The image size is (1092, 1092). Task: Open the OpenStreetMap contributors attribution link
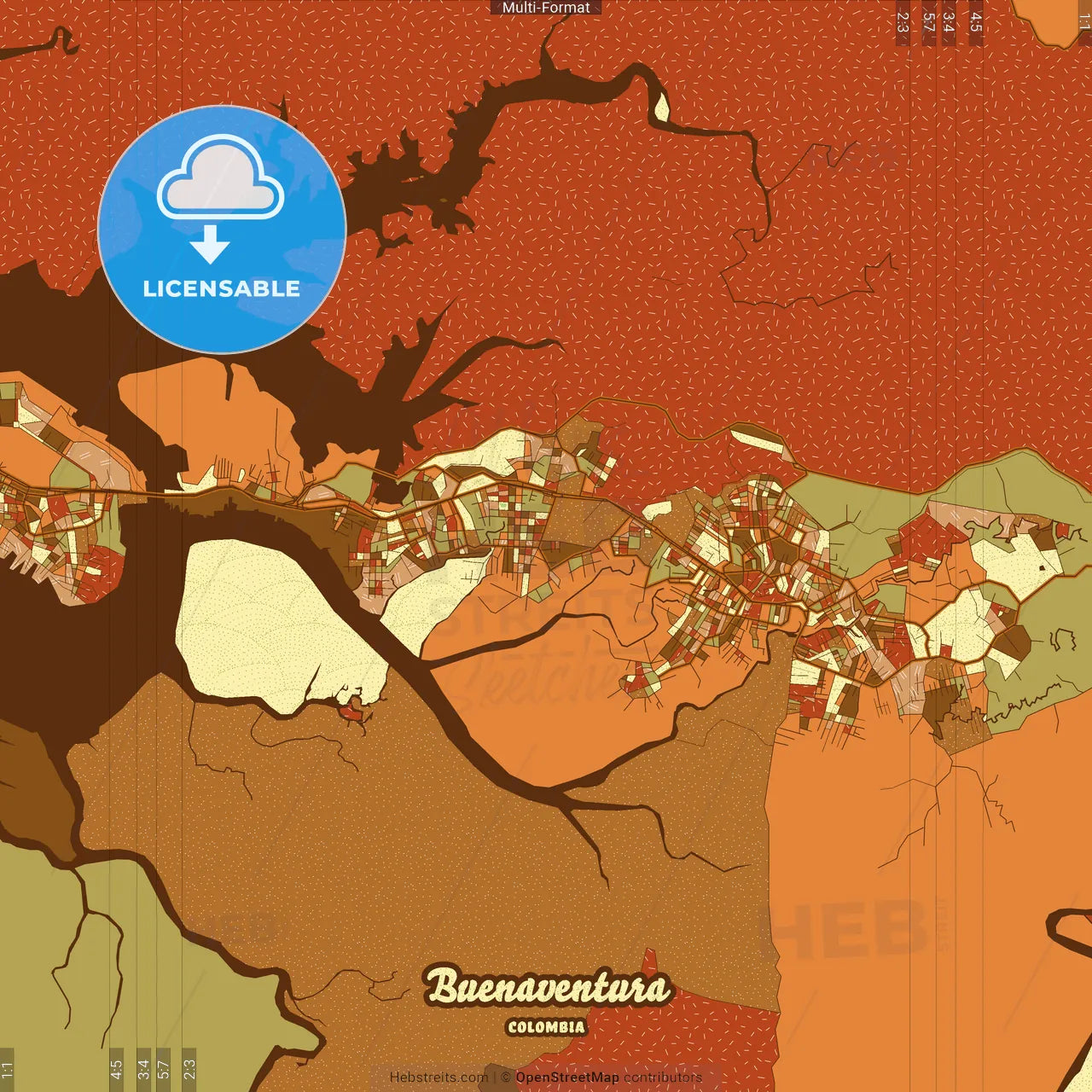pyautogui.click(x=567, y=1077)
